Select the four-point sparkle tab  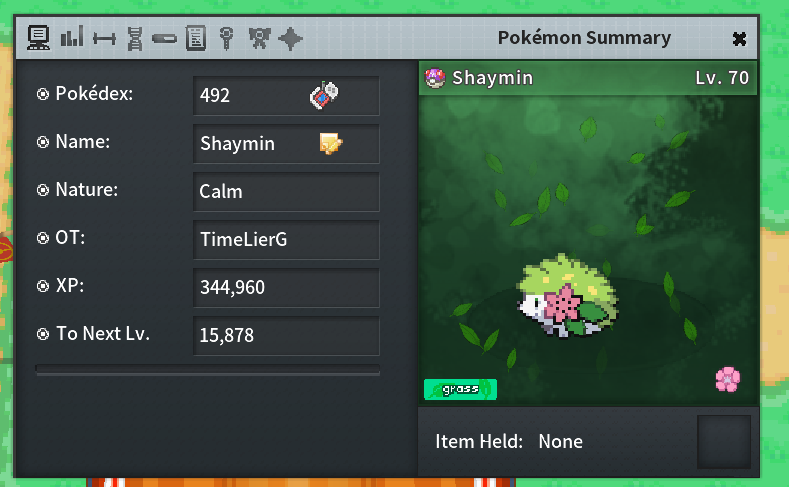coord(290,38)
